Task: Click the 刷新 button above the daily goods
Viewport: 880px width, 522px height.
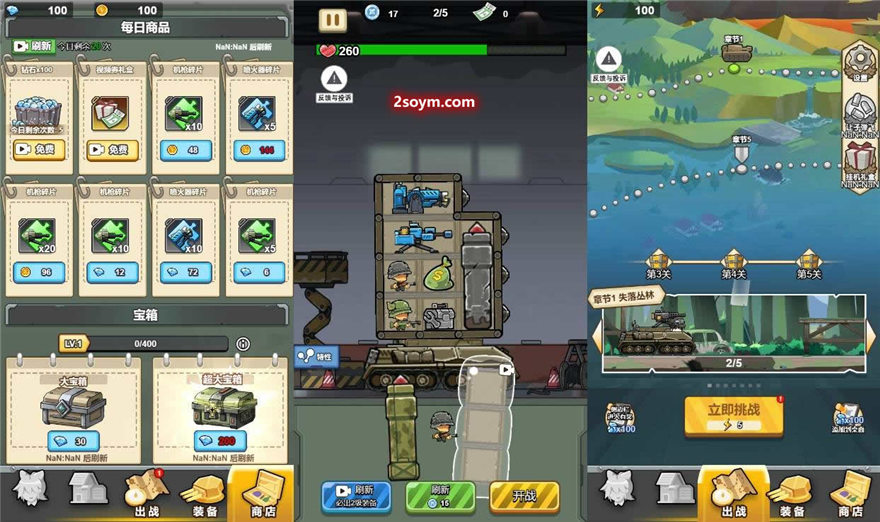Action: click(x=33, y=46)
